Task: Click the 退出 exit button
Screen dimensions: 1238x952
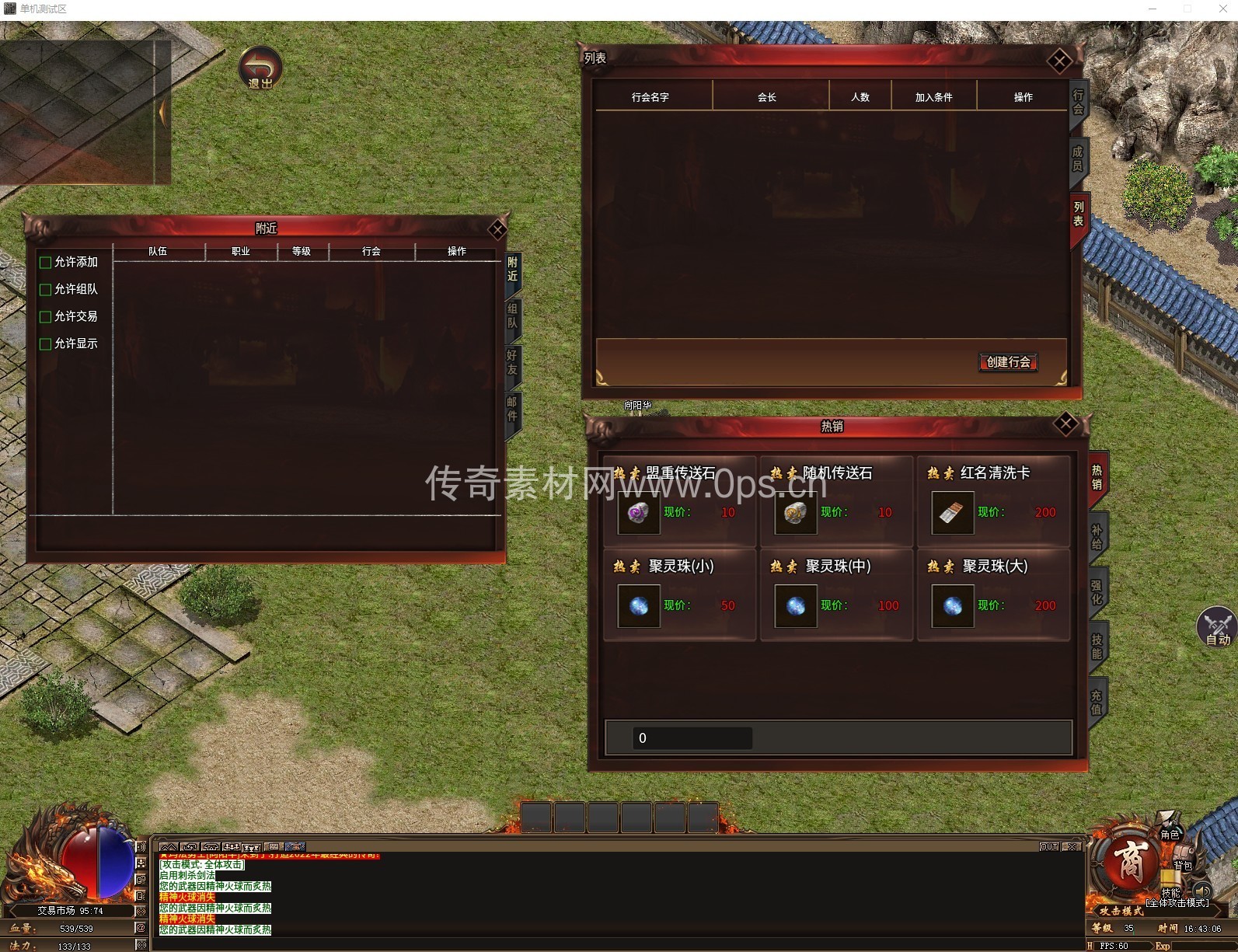Action: point(260,68)
